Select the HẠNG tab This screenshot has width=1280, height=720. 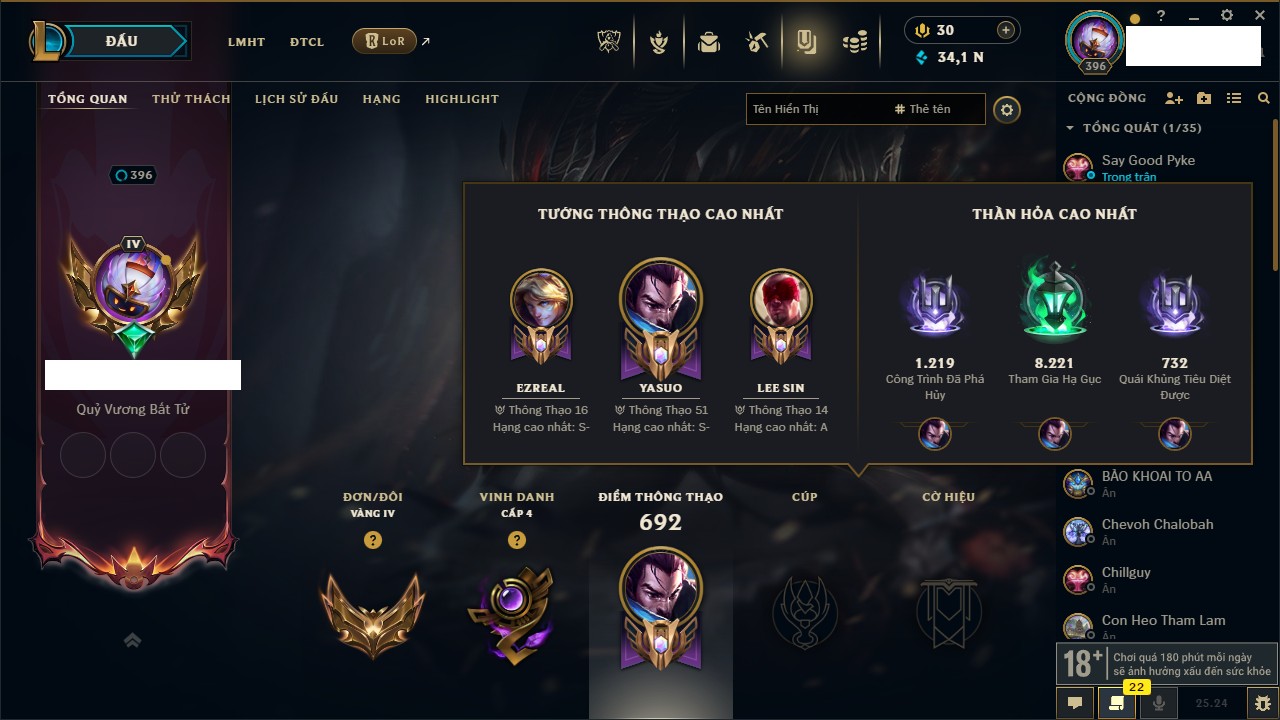(x=381, y=99)
